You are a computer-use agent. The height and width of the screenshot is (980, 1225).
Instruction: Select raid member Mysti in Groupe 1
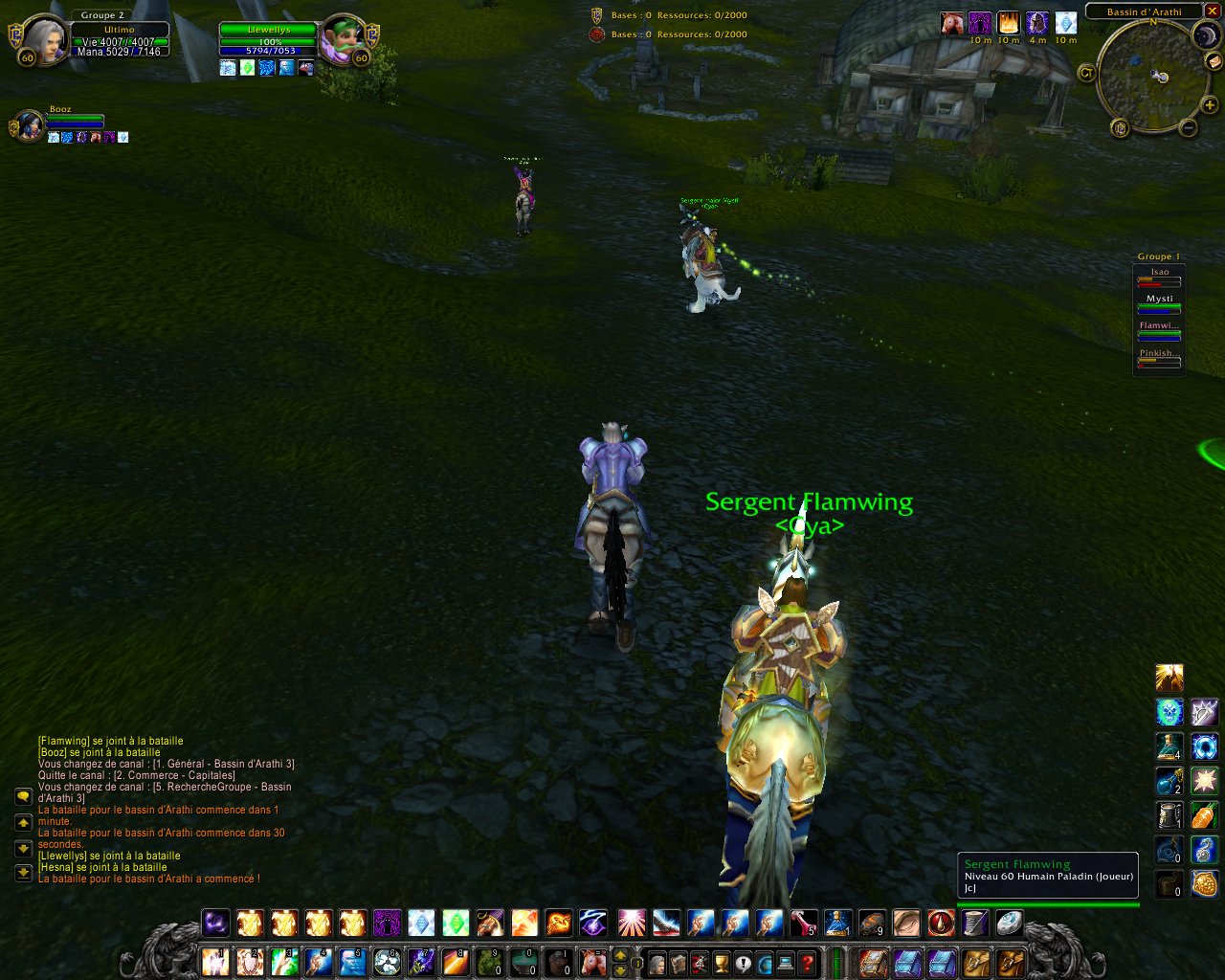point(1159,303)
